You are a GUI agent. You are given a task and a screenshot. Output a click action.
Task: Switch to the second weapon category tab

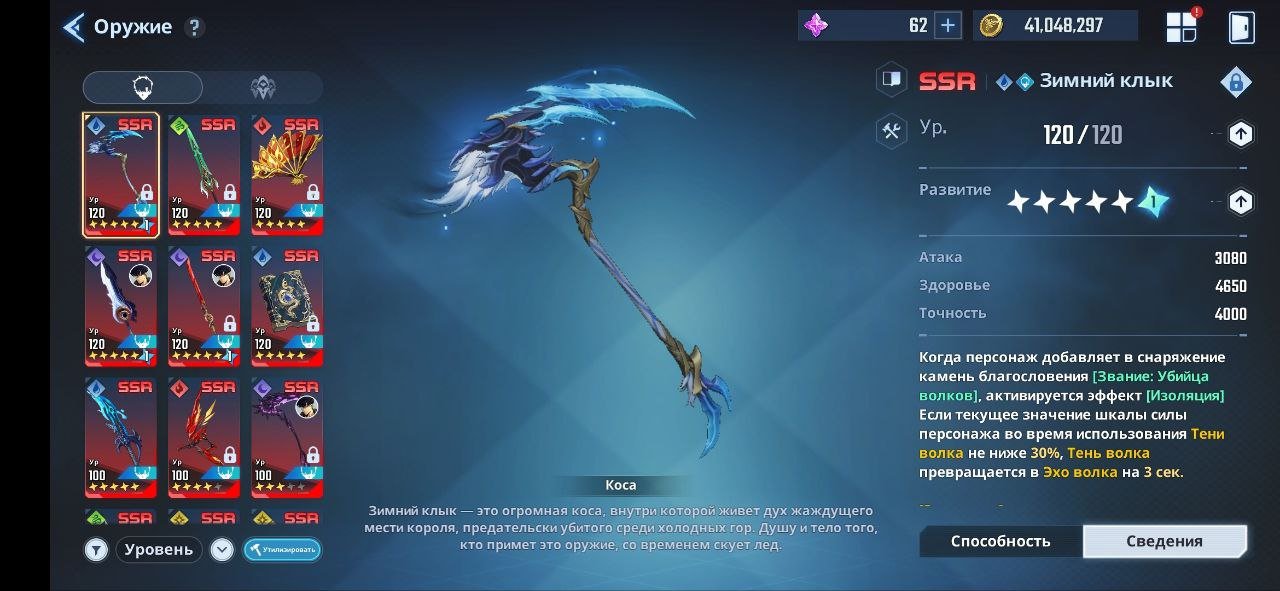pos(263,88)
